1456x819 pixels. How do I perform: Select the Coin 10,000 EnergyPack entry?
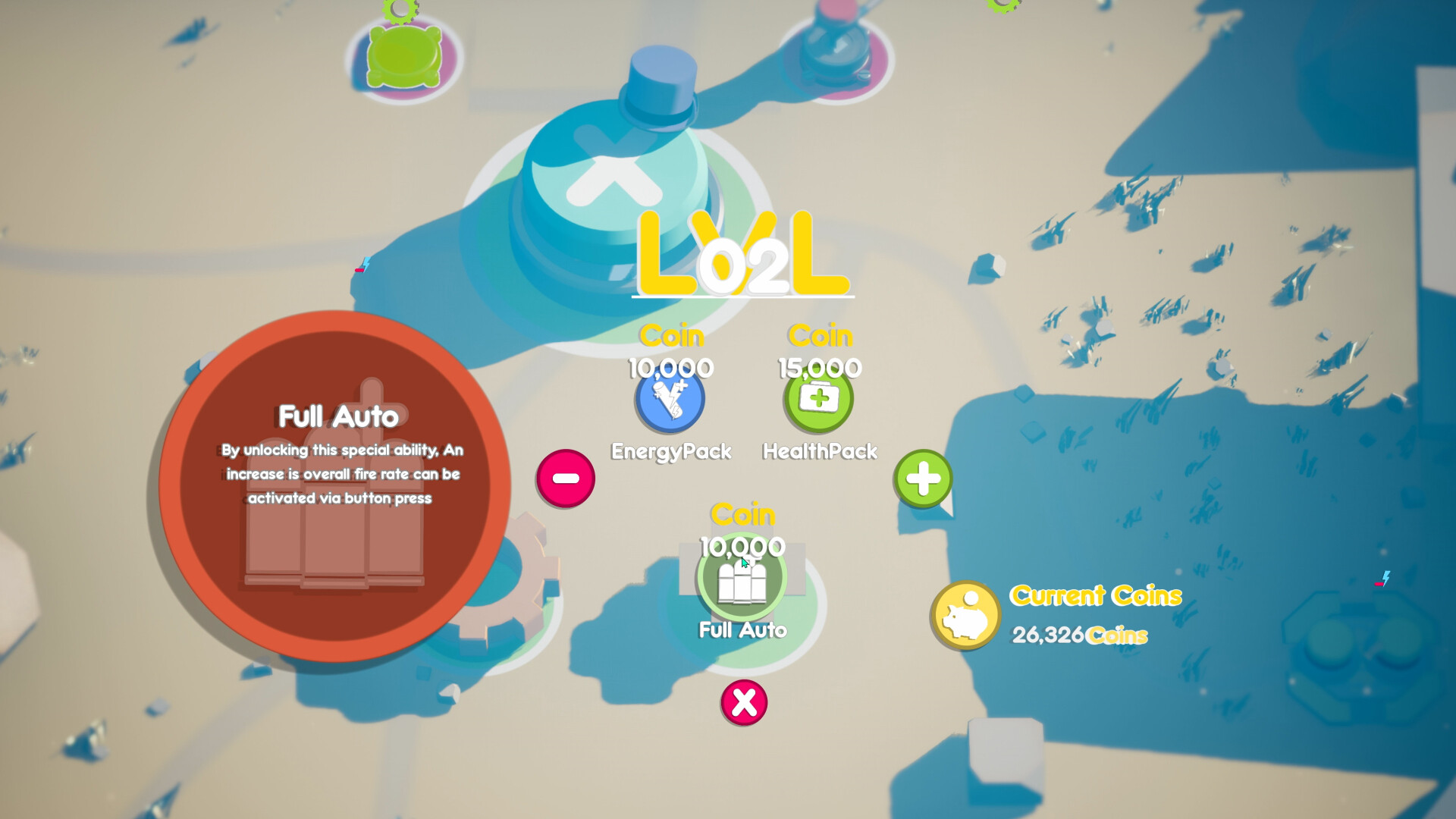pos(670,387)
